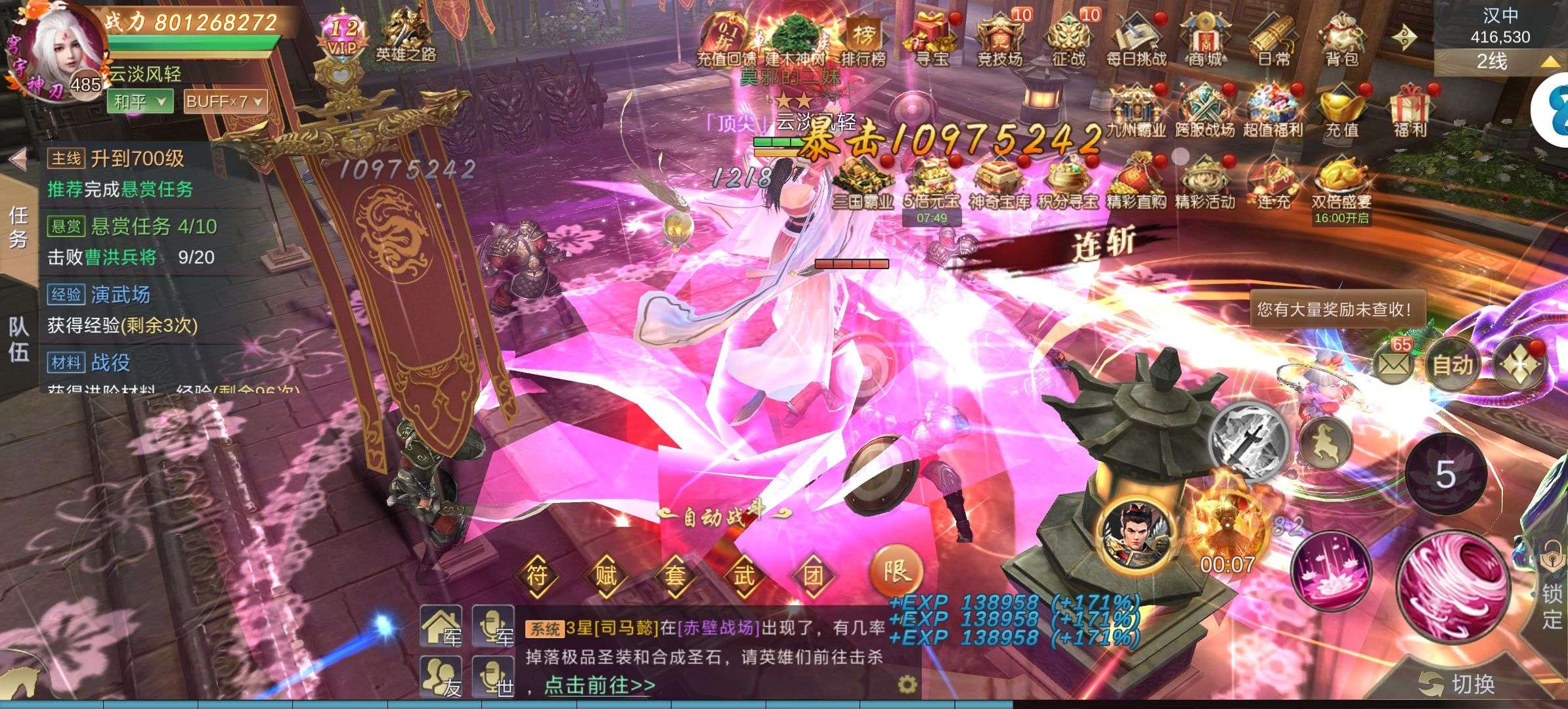This screenshot has width=1568, height=709.
Task: Open chat settings gear icon
Action: [907, 685]
